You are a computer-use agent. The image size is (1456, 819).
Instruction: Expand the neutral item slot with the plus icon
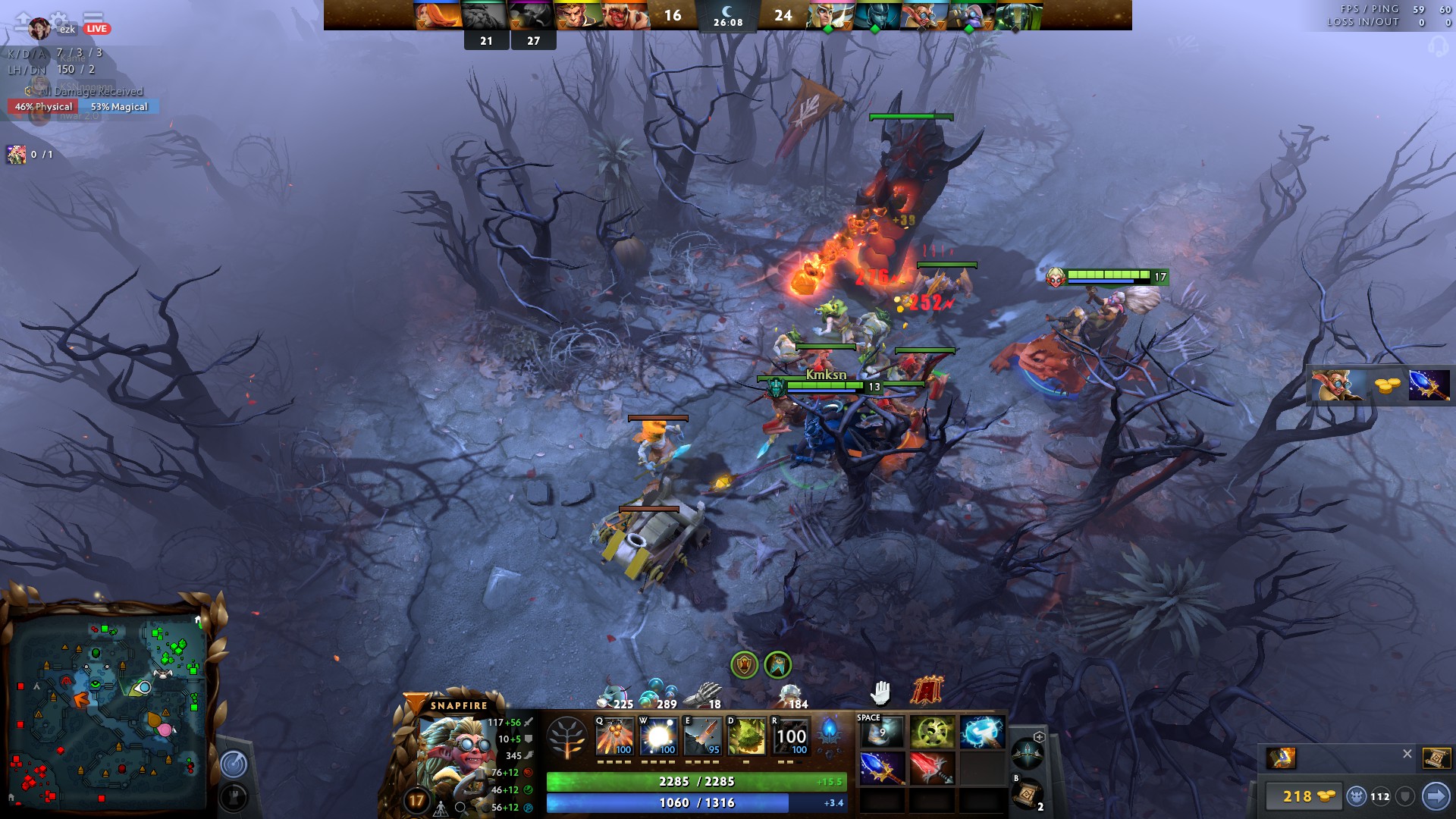[x=1040, y=737]
